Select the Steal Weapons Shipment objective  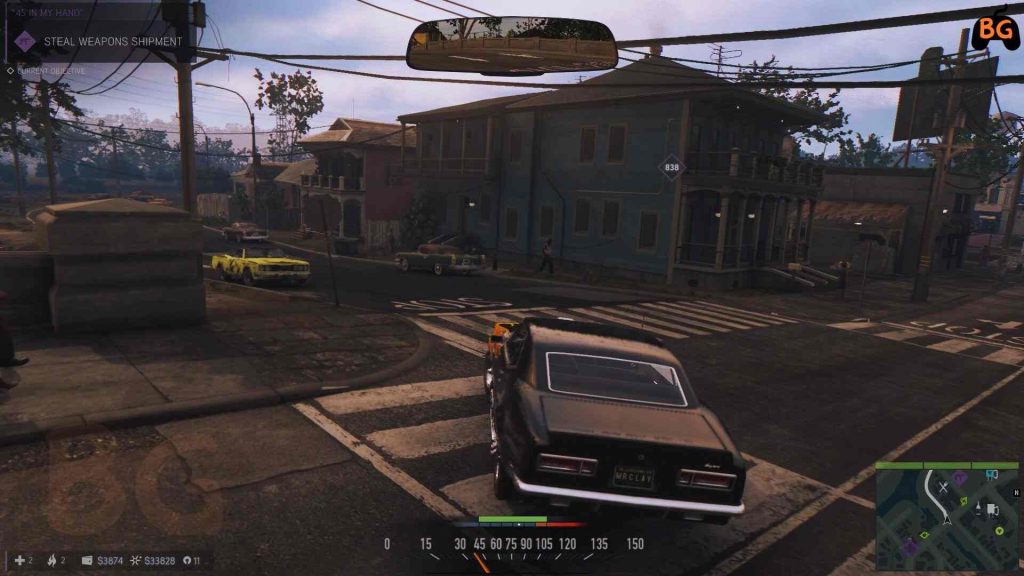pos(112,41)
